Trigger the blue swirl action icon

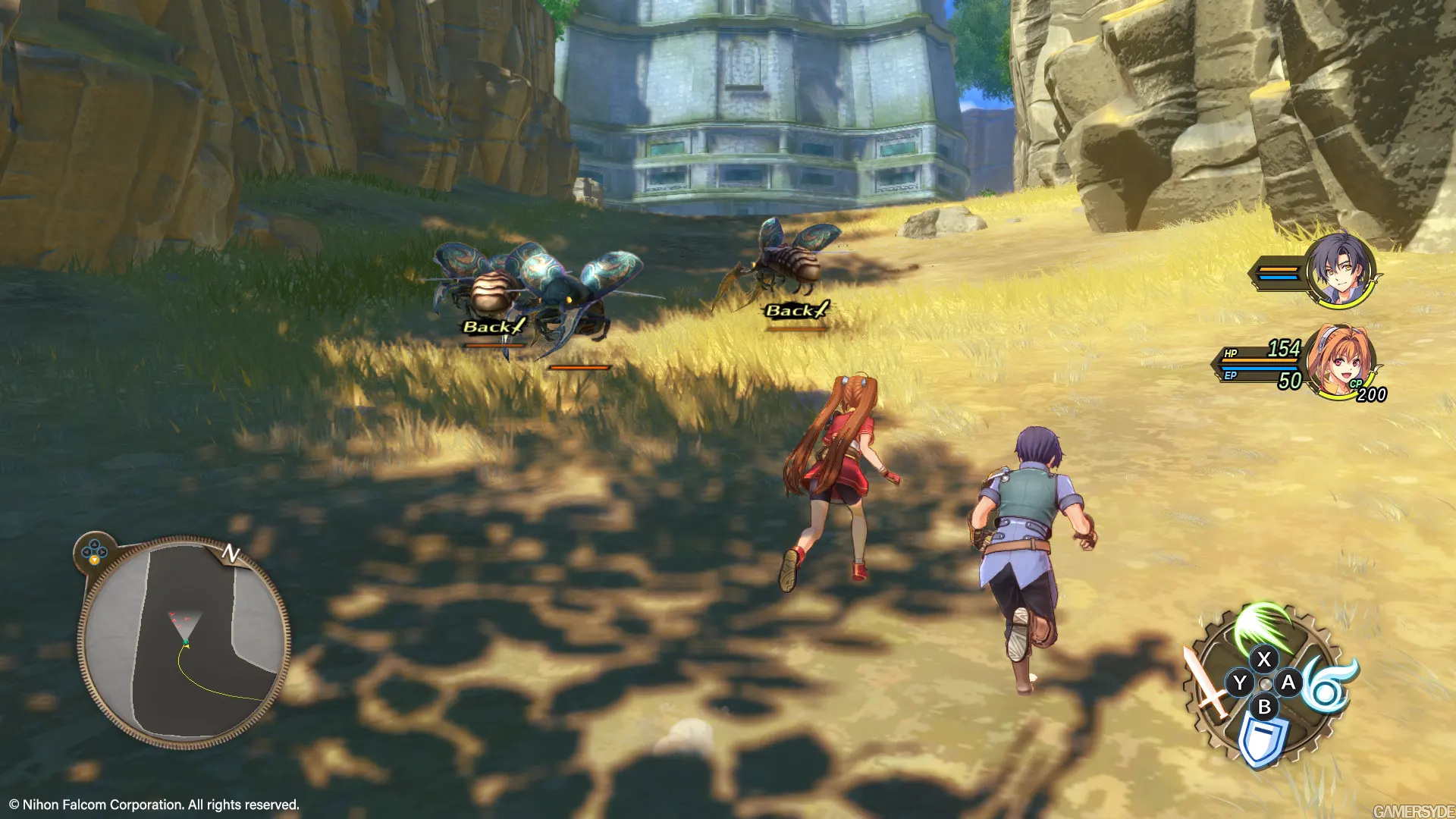click(1330, 684)
